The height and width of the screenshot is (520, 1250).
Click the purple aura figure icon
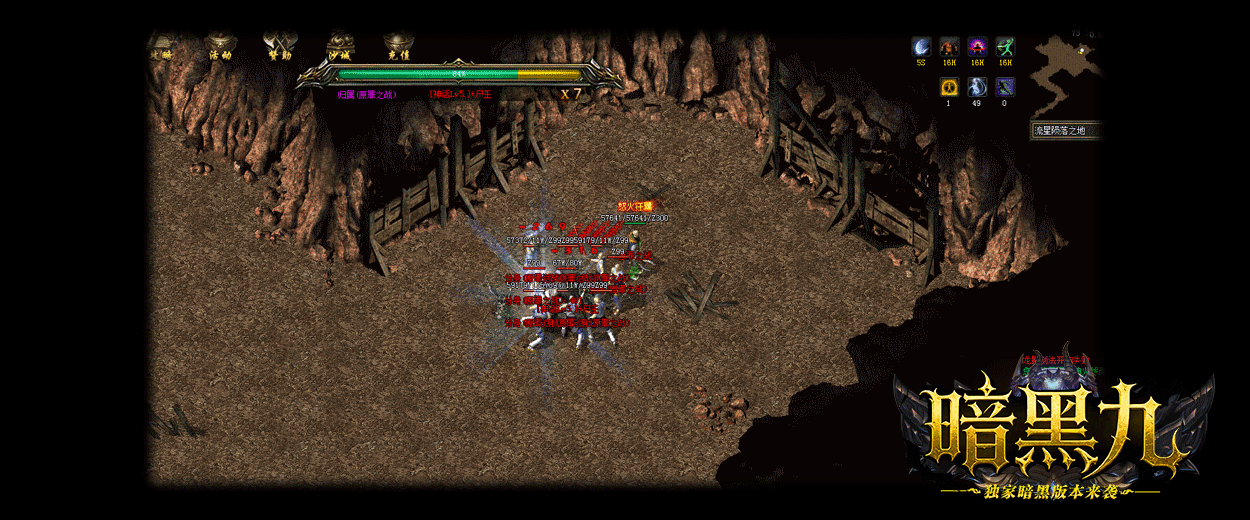coord(977,47)
